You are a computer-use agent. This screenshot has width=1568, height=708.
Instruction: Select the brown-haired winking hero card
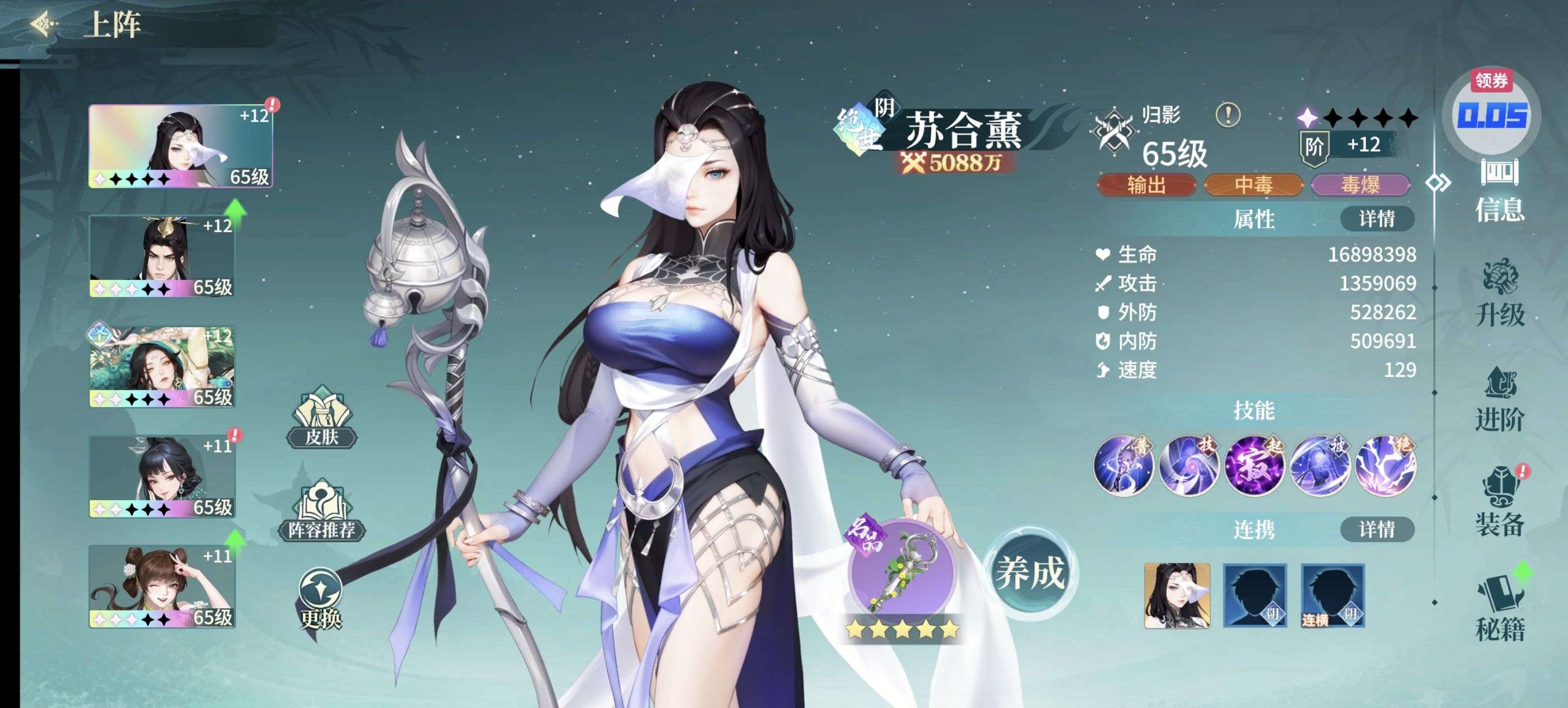(162, 586)
